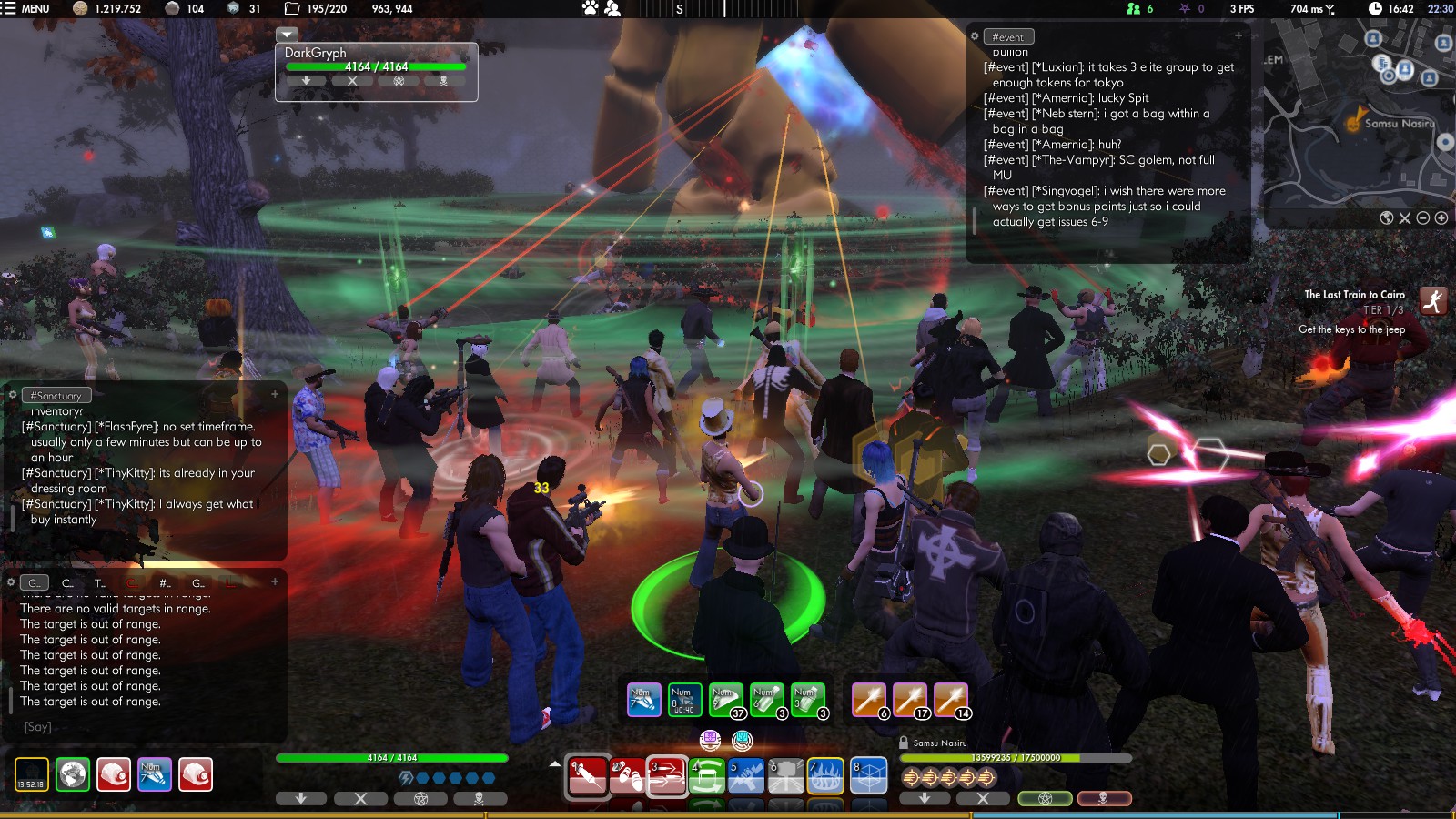Use the green consumable with 37 charges

pyautogui.click(x=726, y=699)
